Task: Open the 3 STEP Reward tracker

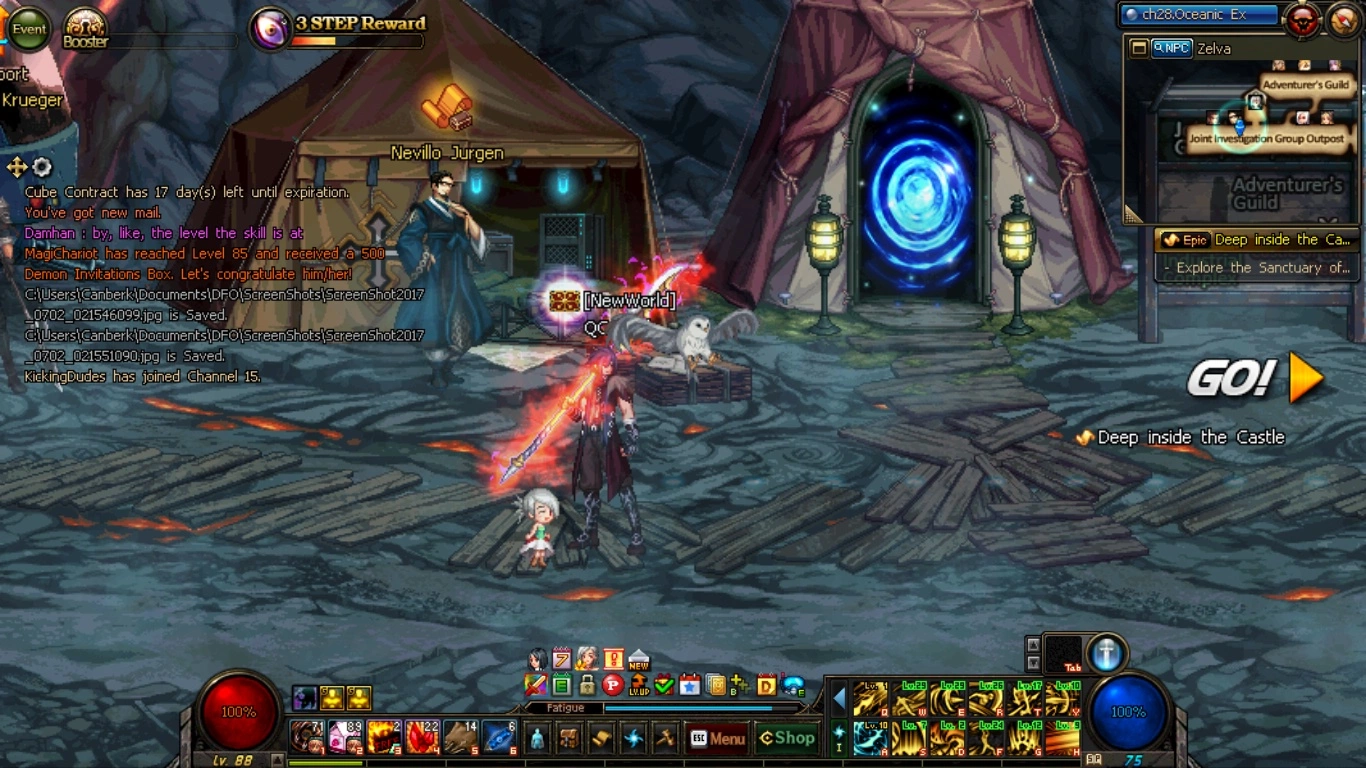Action: click(340, 29)
